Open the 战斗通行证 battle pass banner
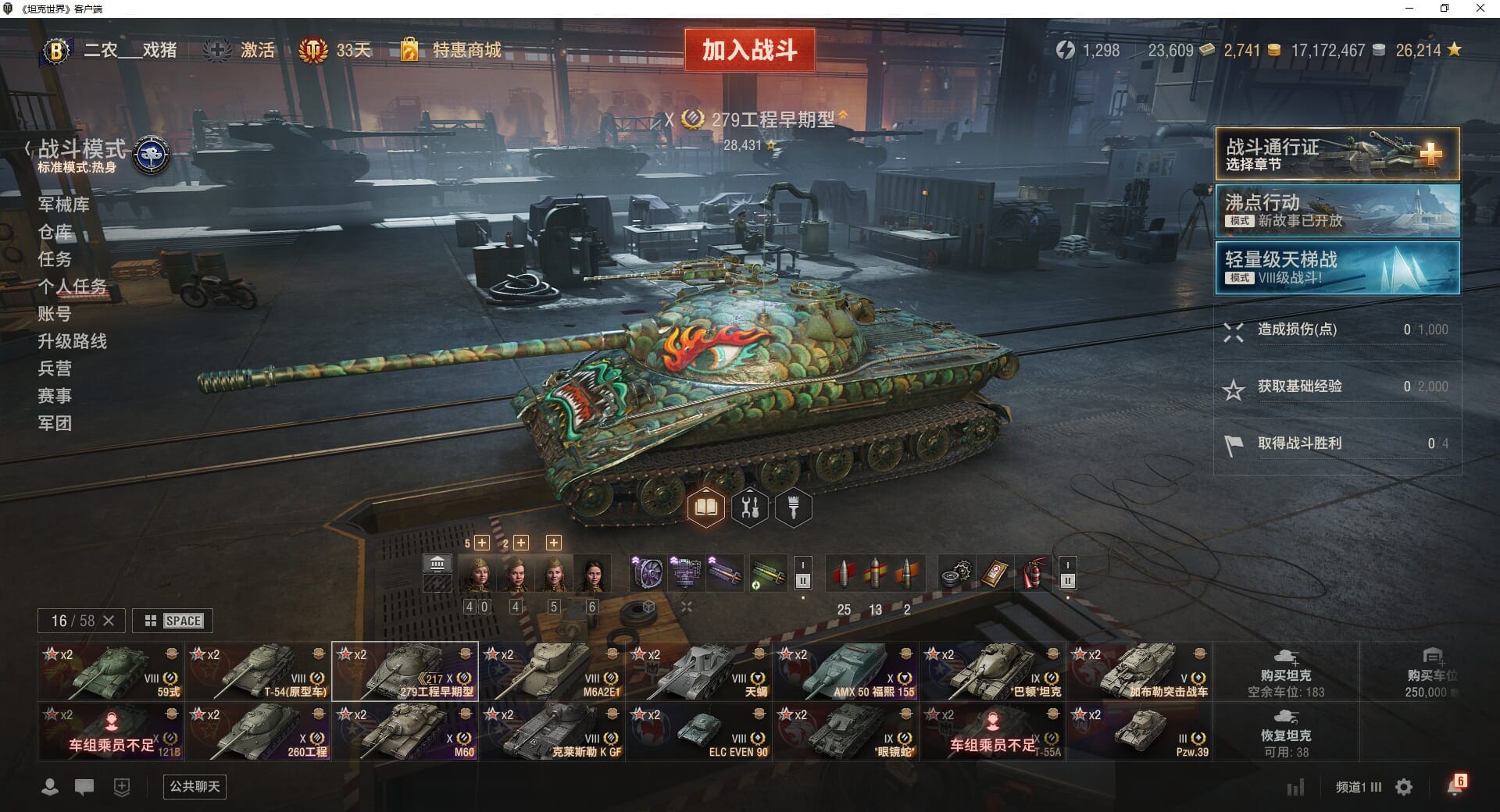Viewport: 1500px width, 812px height. pyautogui.click(x=1337, y=154)
